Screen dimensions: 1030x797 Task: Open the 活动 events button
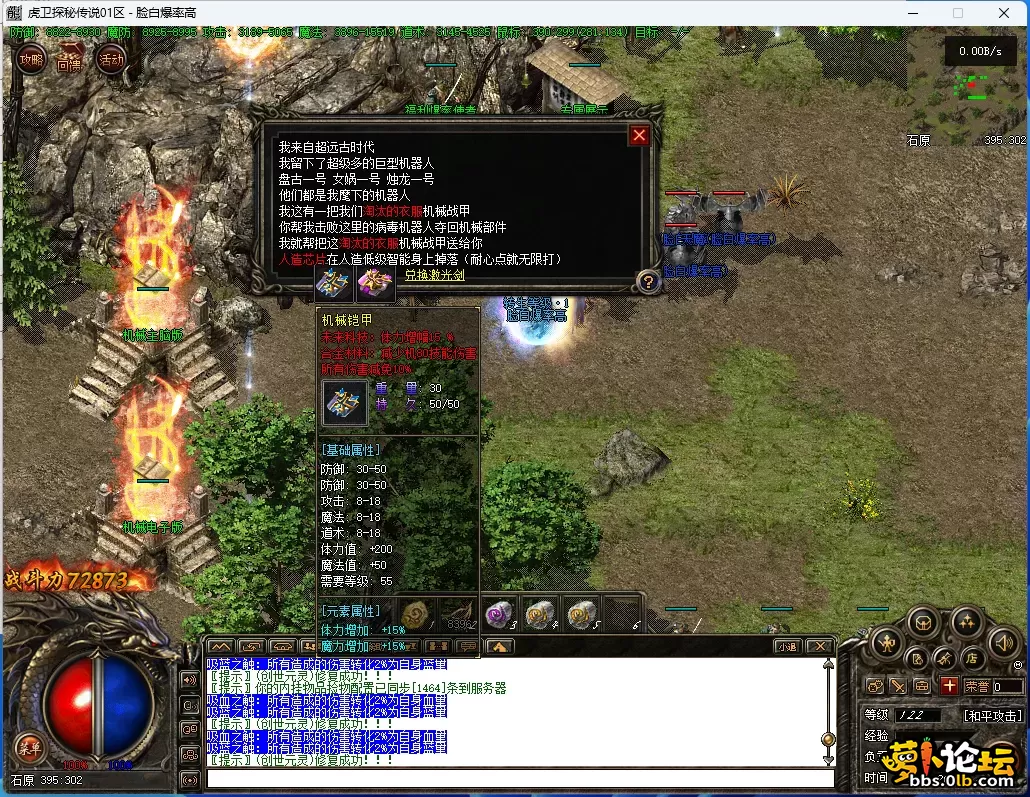pos(111,58)
